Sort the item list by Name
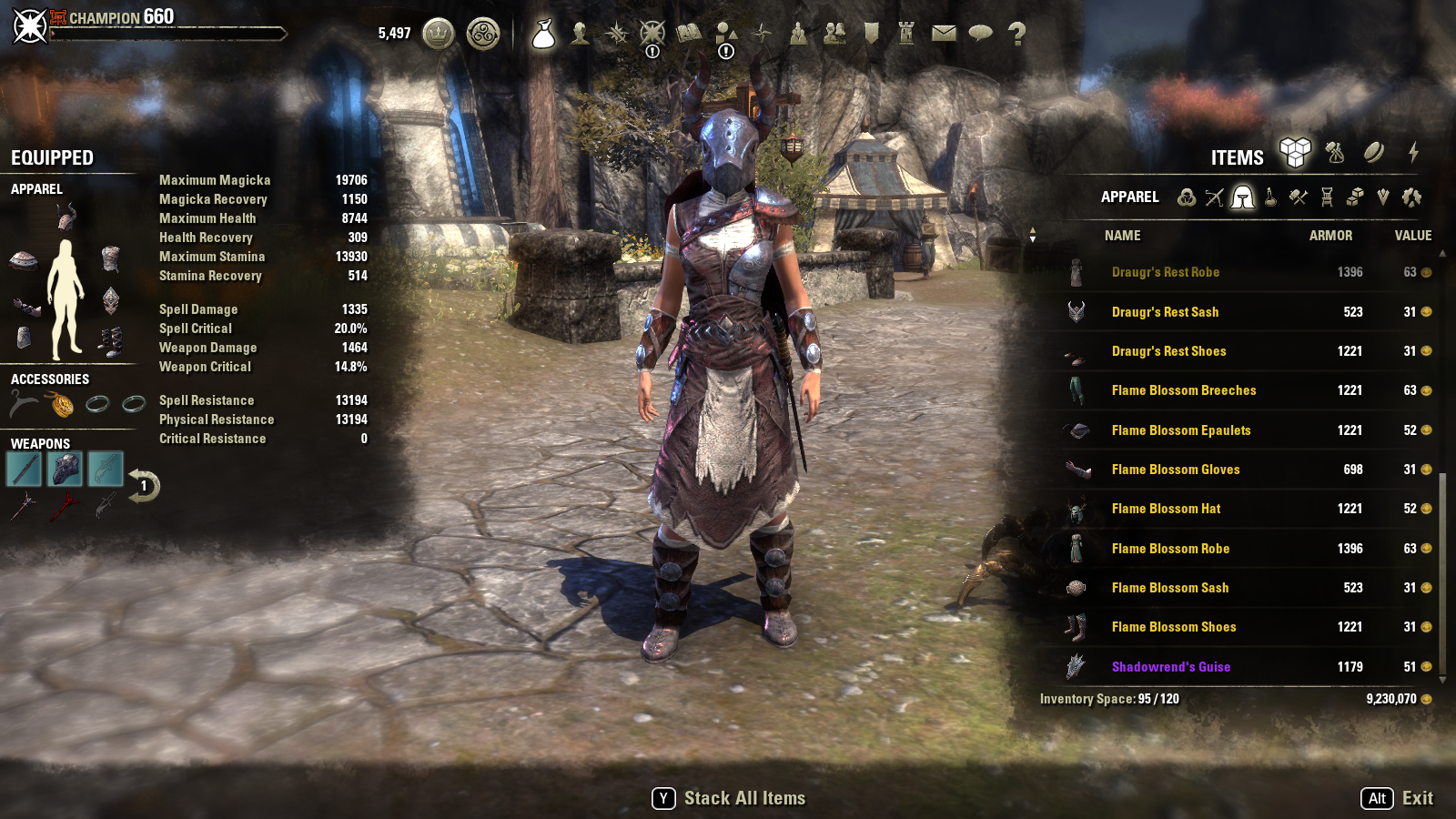 [1122, 236]
